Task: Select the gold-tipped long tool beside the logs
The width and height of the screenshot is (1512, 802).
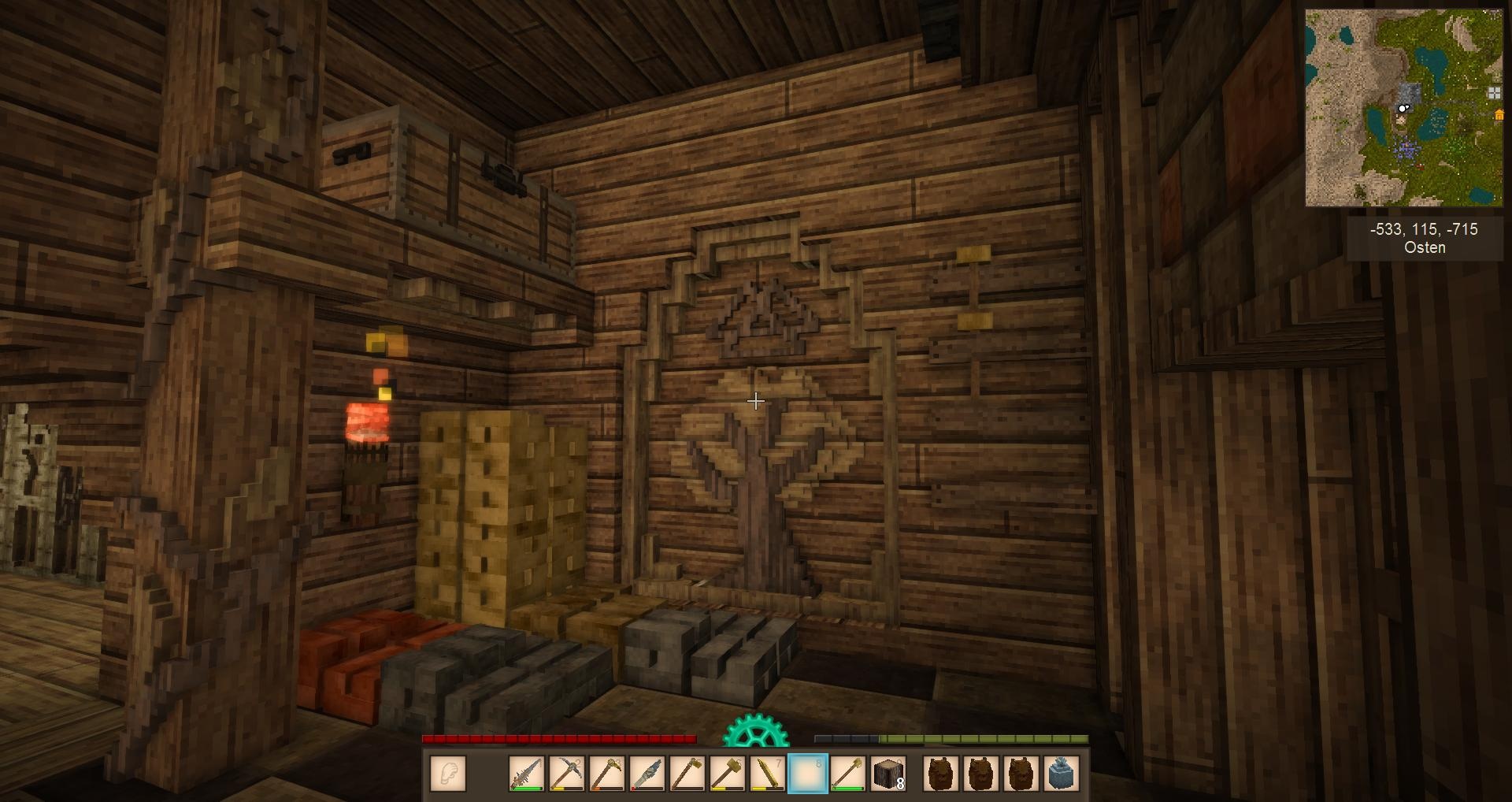Action: pos(848,774)
